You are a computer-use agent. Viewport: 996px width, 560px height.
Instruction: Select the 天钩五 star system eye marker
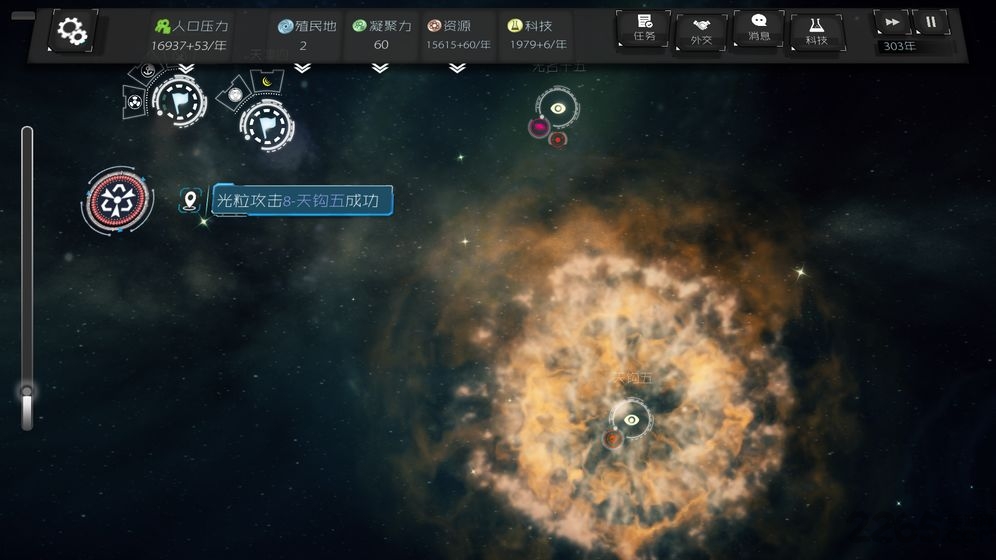[631, 420]
